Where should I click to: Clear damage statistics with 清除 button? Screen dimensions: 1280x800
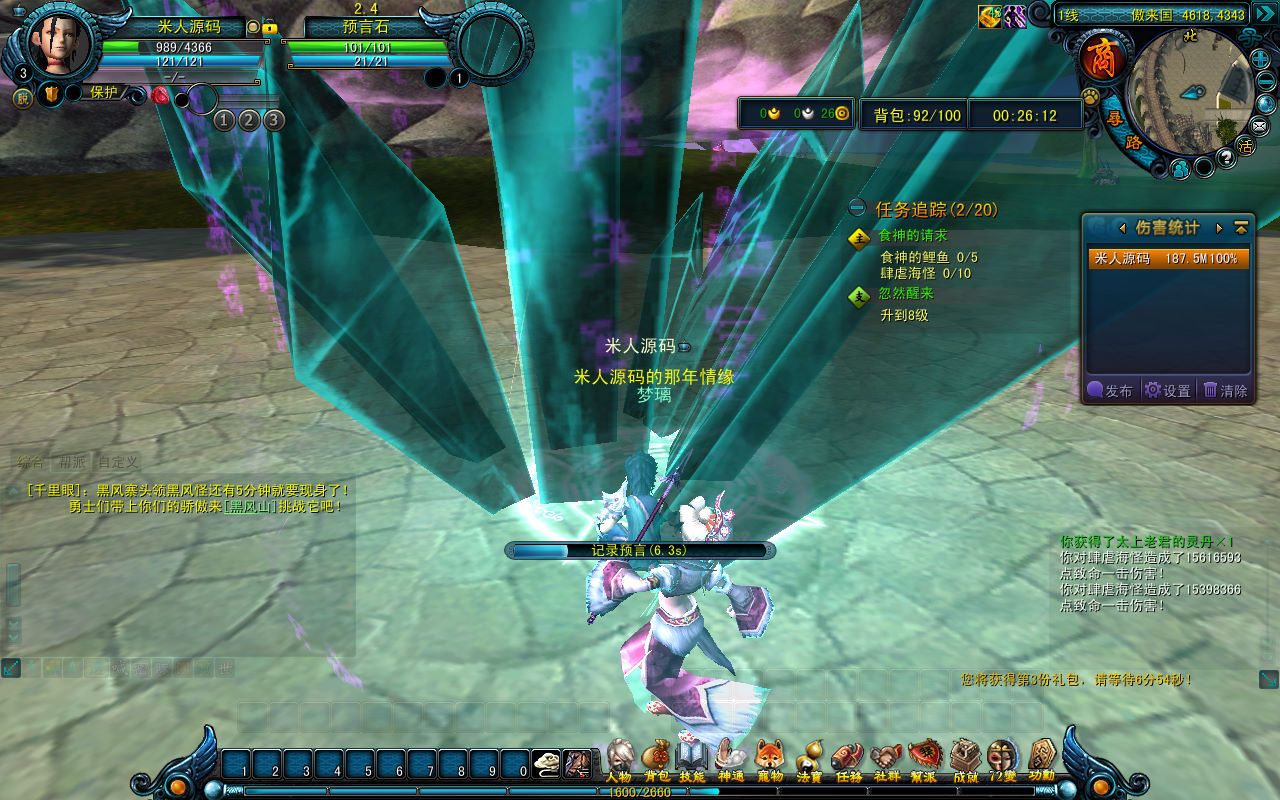pos(1226,390)
